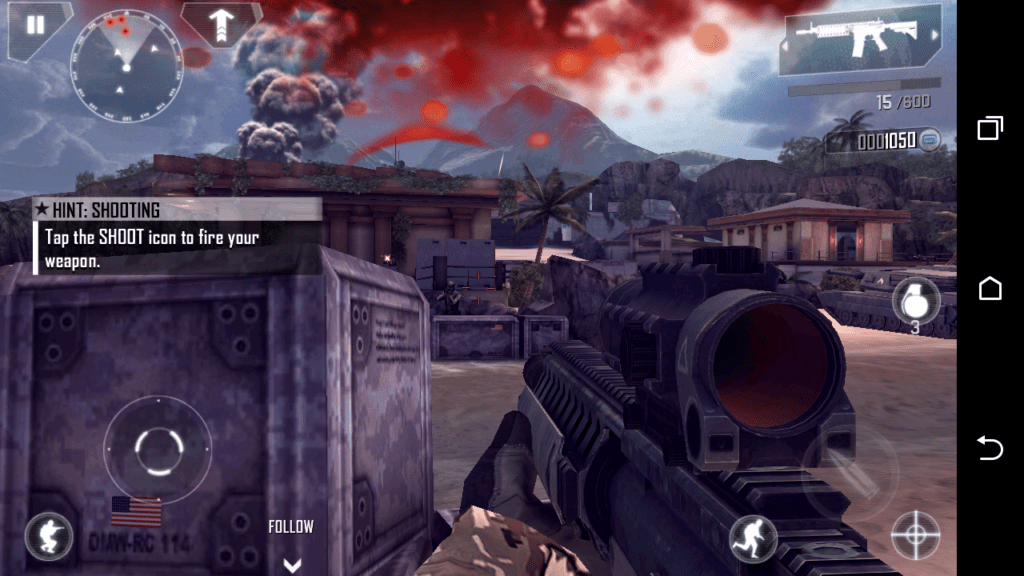The image size is (1024, 576).
Task: Tap the virtual movement joystick
Action: click(x=157, y=450)
